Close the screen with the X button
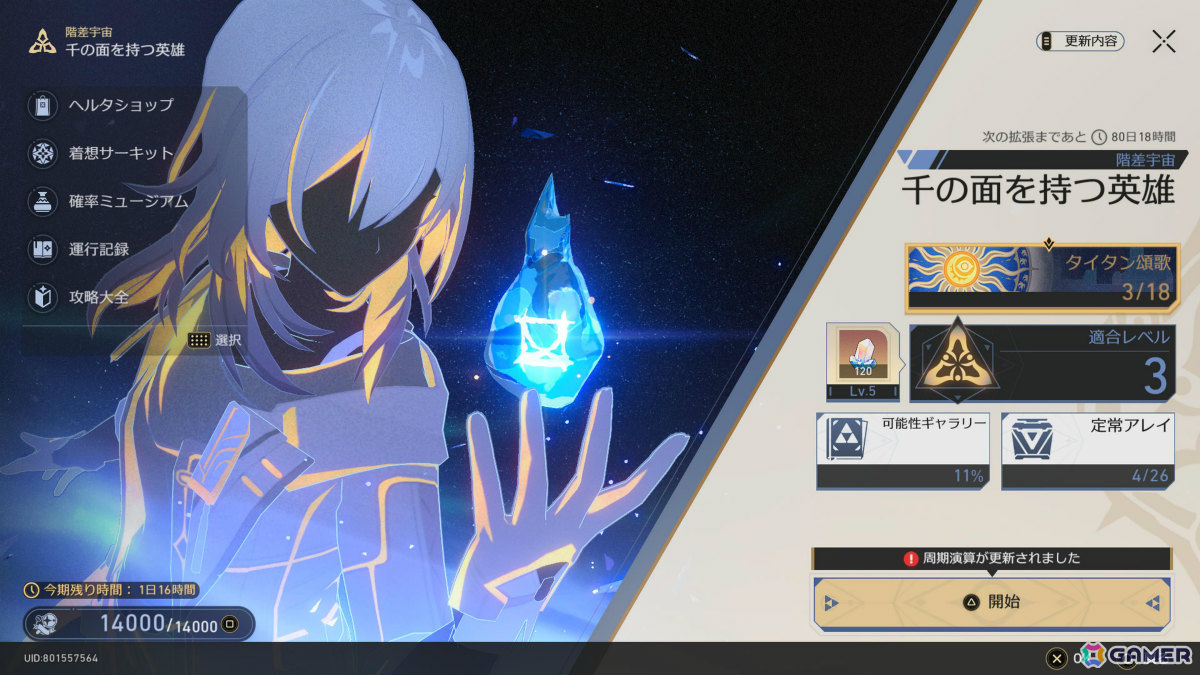This screenshot has width=1200, height=675. pos(1163,41)
